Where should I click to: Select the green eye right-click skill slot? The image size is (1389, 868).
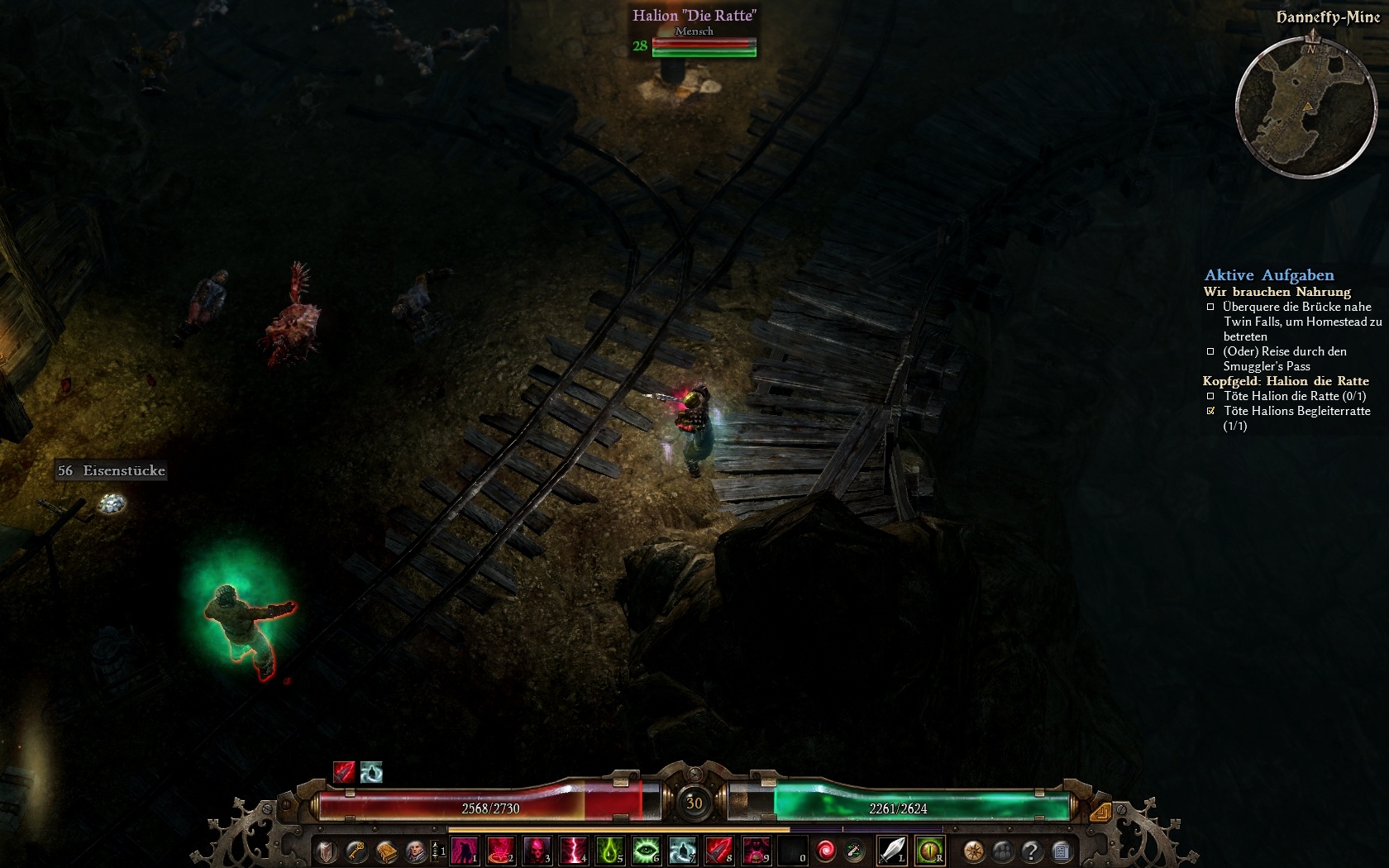(930, 851)
